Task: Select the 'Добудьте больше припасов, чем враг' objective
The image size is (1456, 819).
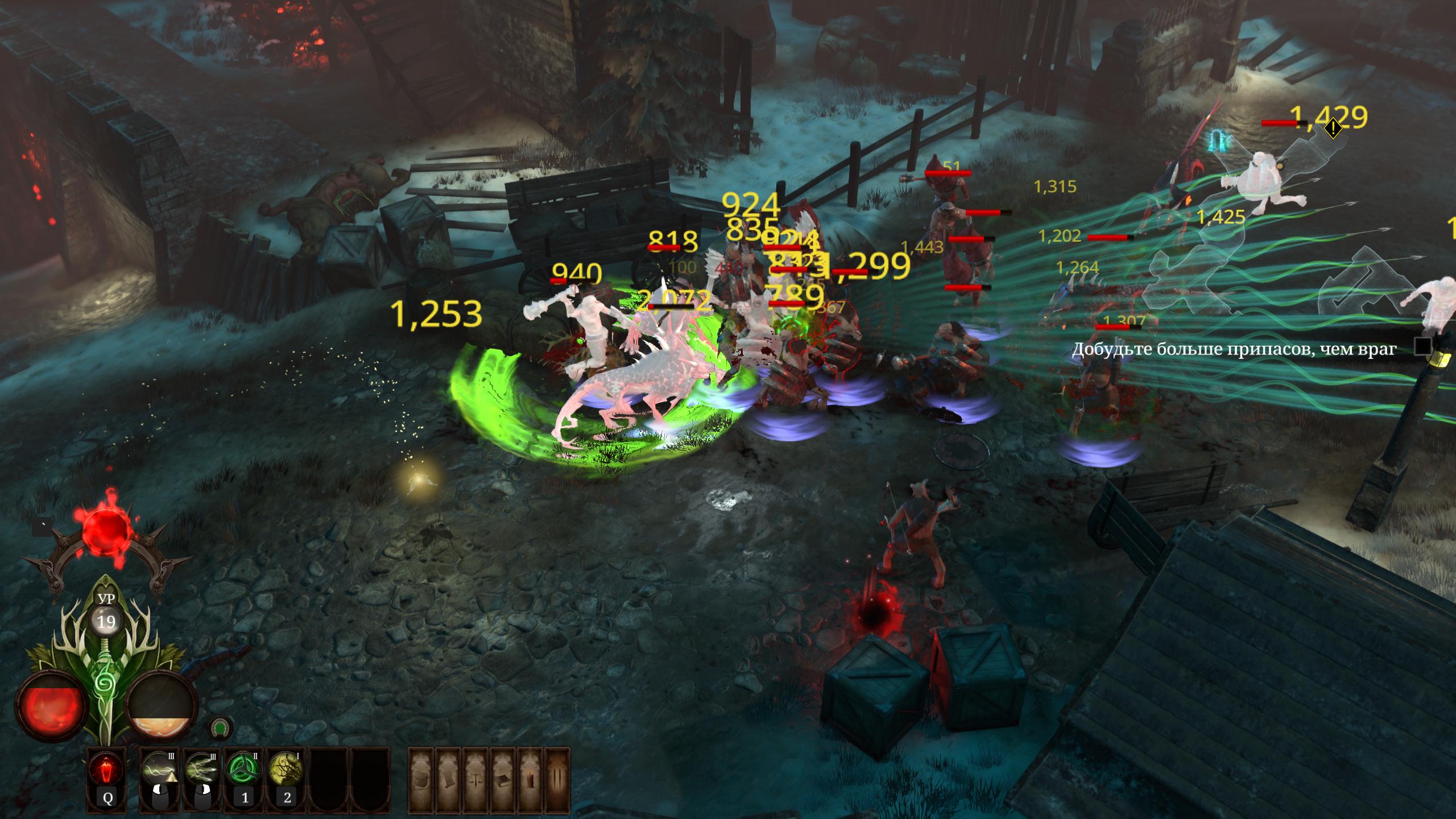Action: (x=1234, y=349)
